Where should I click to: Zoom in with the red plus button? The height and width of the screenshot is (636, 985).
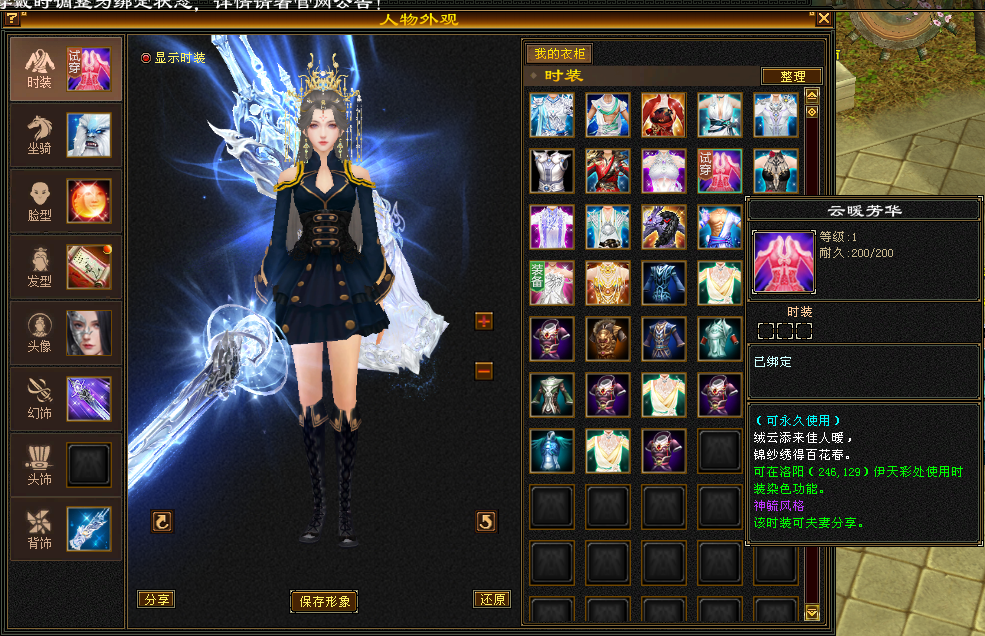pos(484,321)
